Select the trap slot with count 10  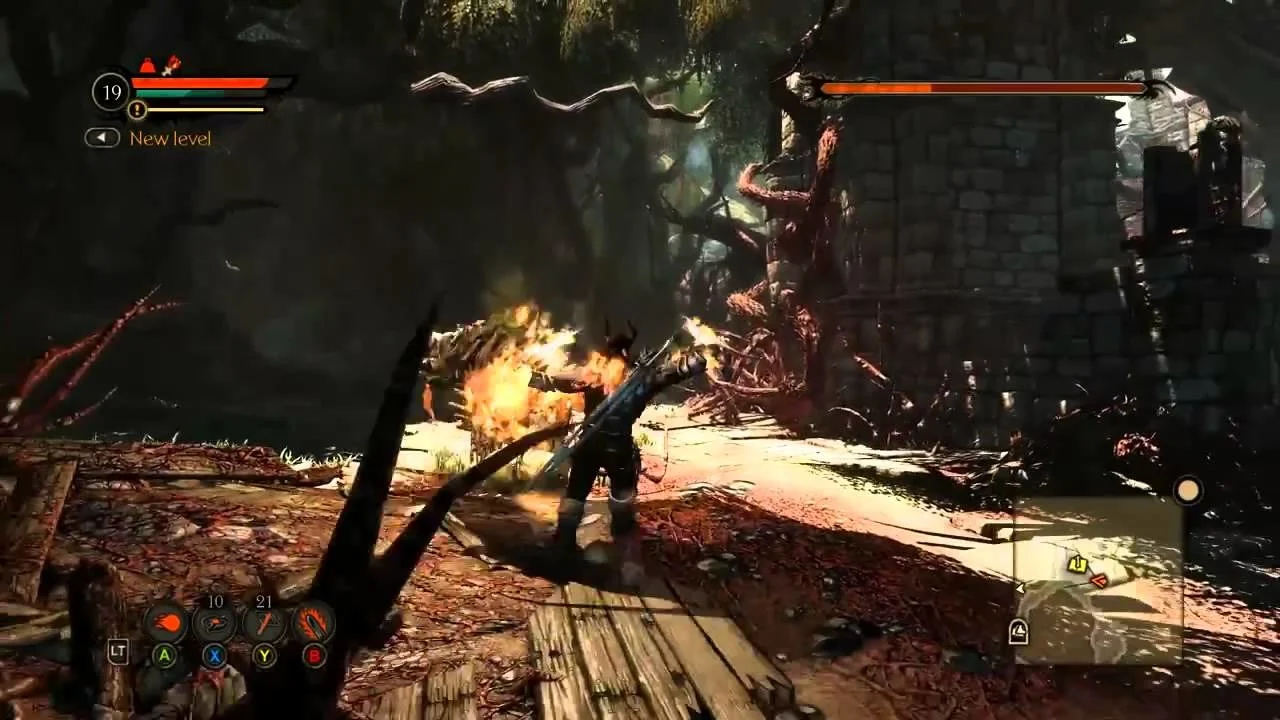pyautogui.click(x=215, y=623)
